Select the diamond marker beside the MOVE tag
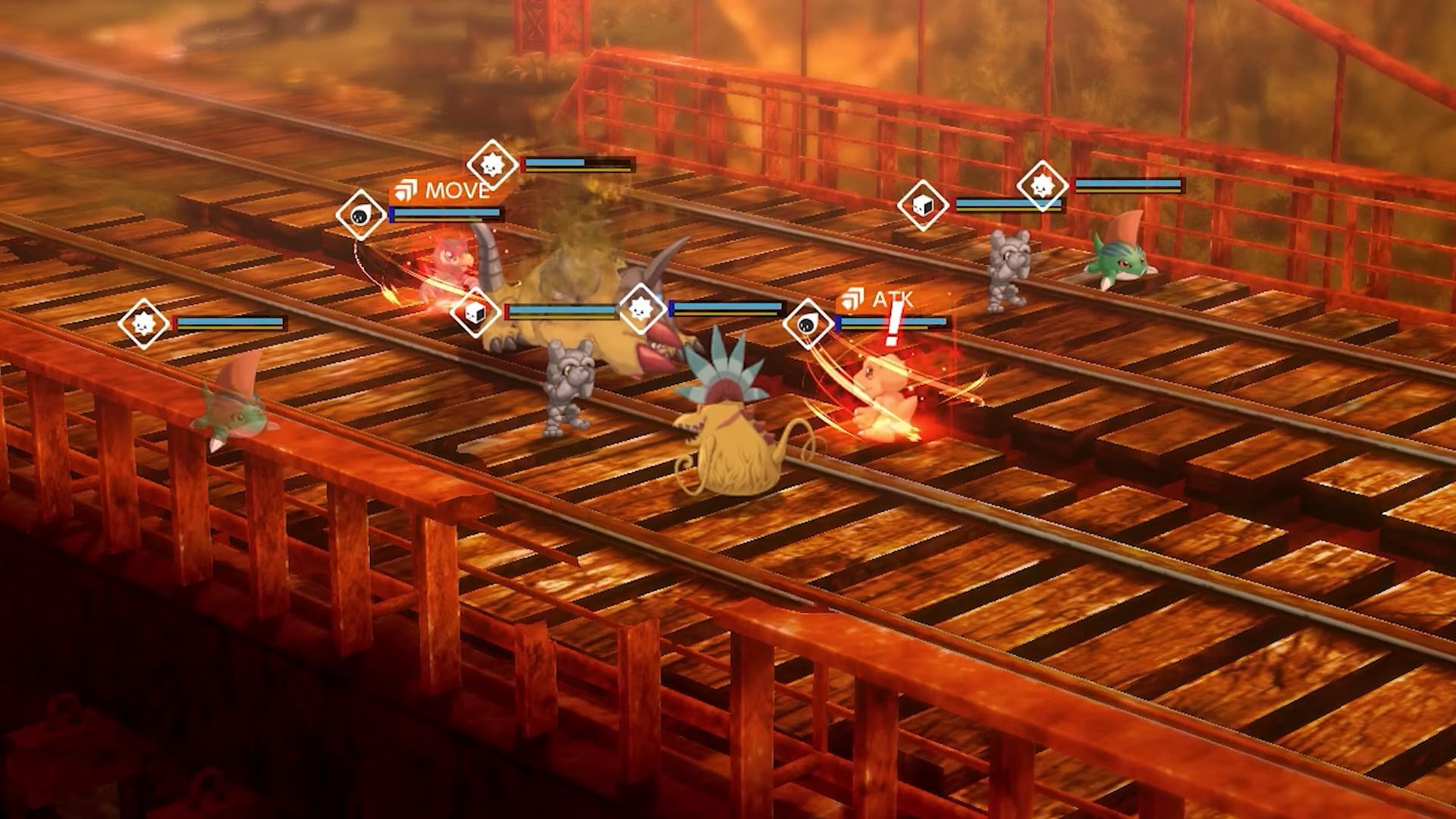Screen dimensions: 1456x819 (x=361, y=215)
